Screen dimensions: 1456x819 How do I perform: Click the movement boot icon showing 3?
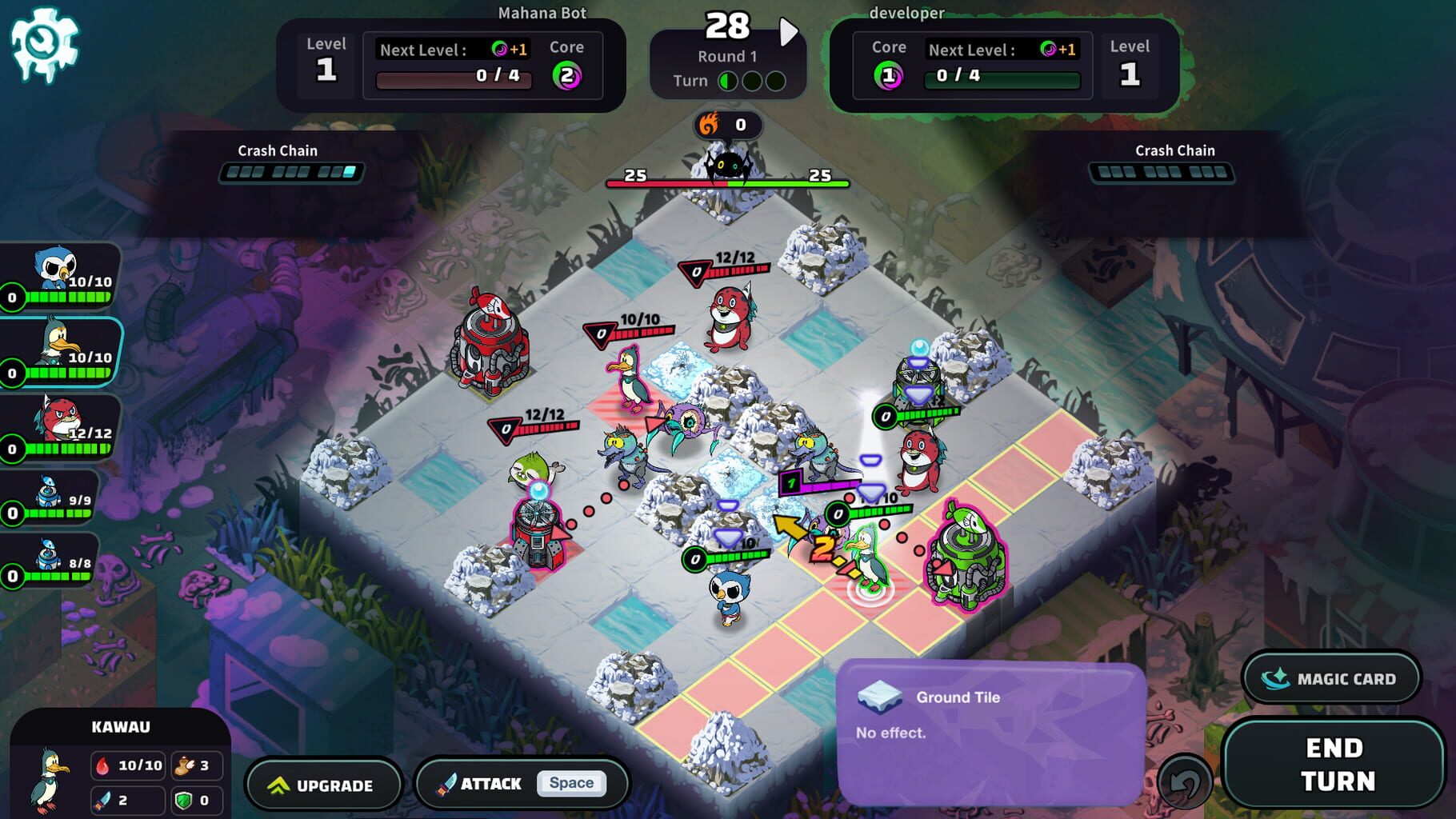click(x=183, y=765)
